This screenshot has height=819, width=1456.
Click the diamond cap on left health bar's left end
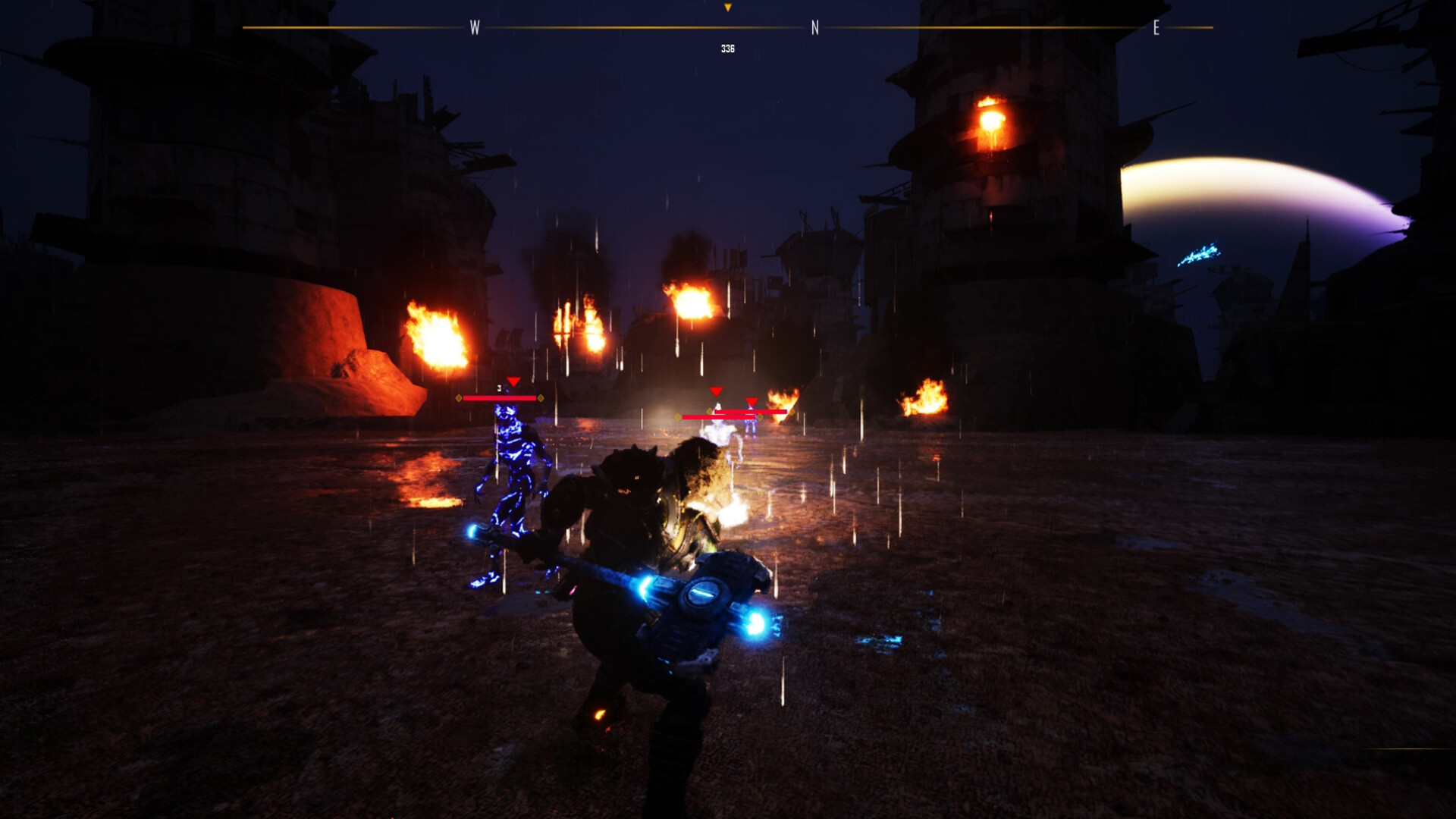(x=458, y=399)
